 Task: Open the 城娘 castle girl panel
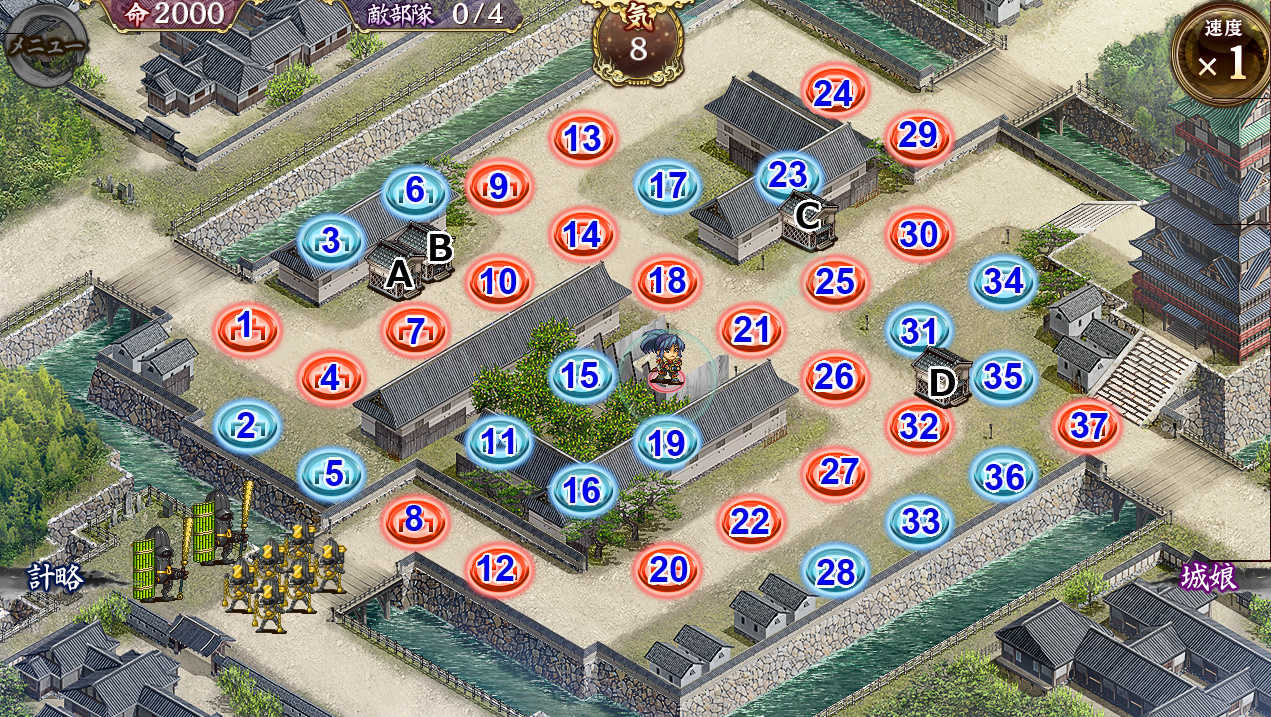click(x=1209, y=578)
